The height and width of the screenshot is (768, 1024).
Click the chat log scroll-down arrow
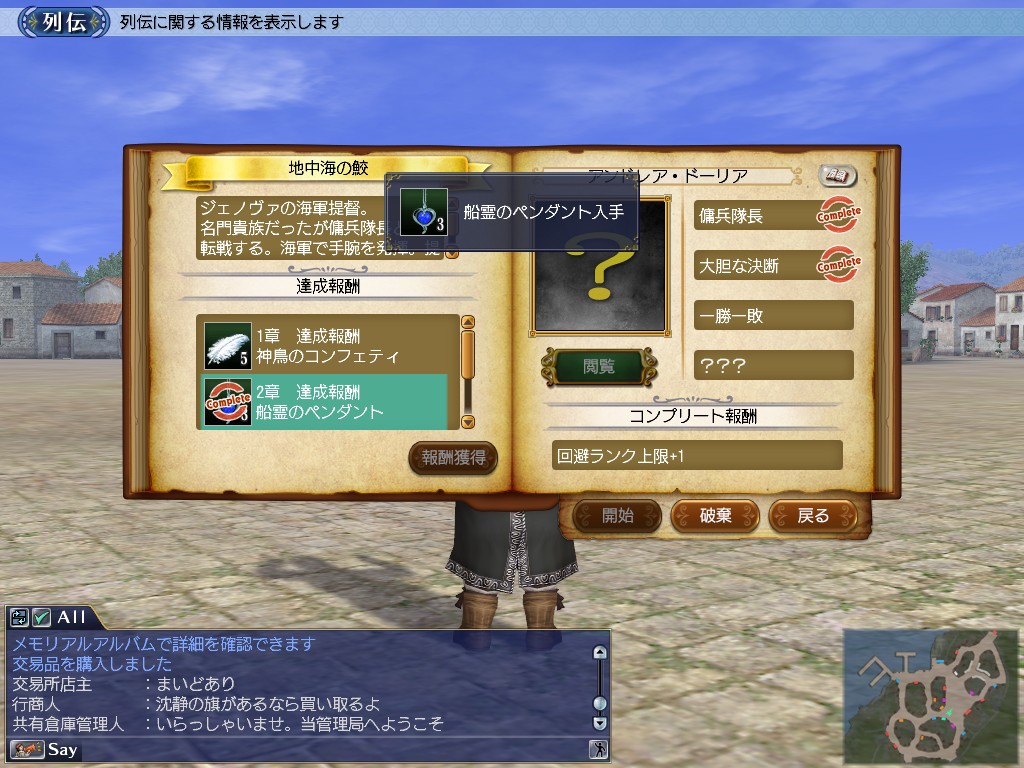pyautogui.click(x=599, y=722)
